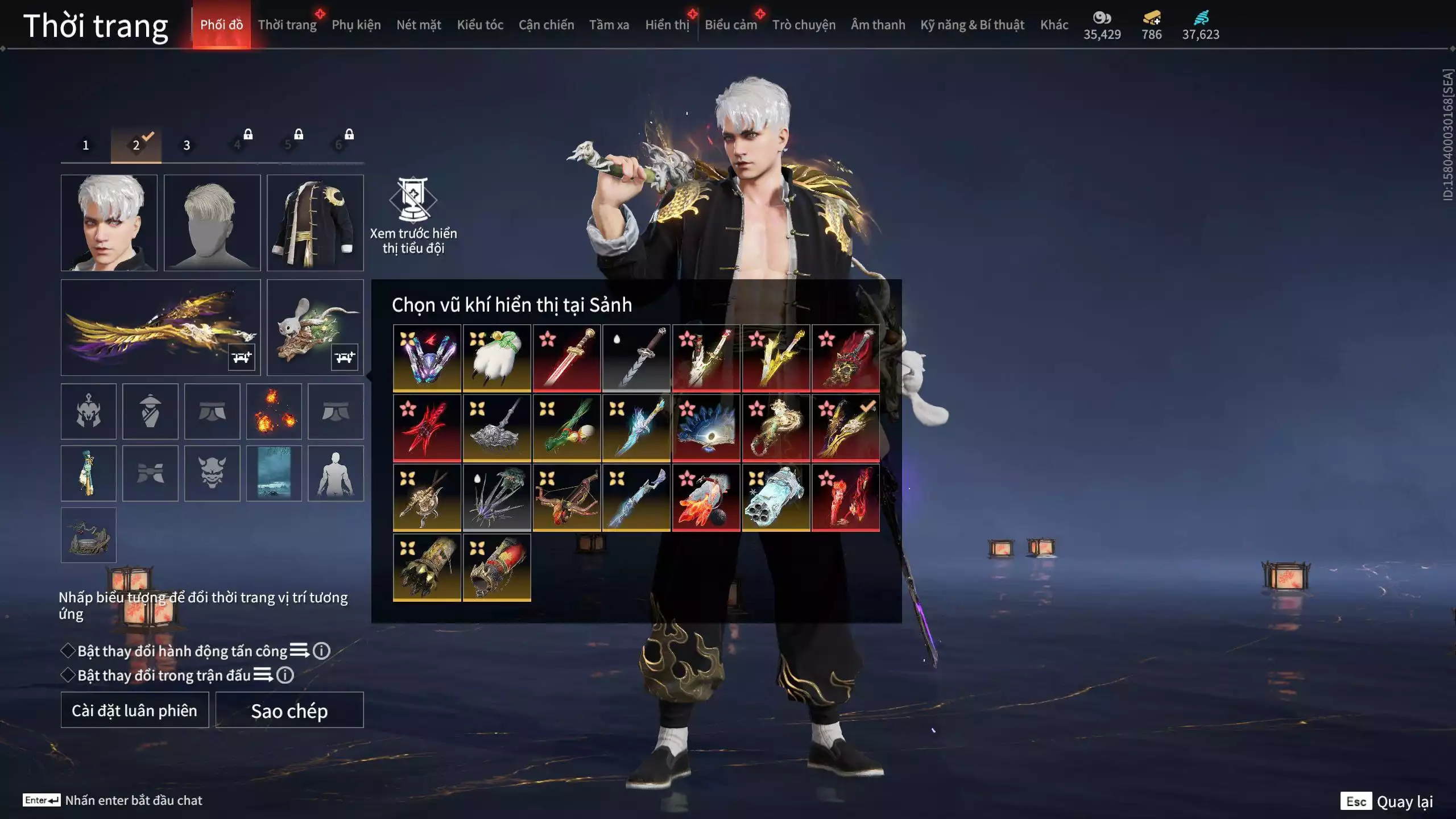
Task: Switch to the Khác tab
Action: [x=1054, y=25]
